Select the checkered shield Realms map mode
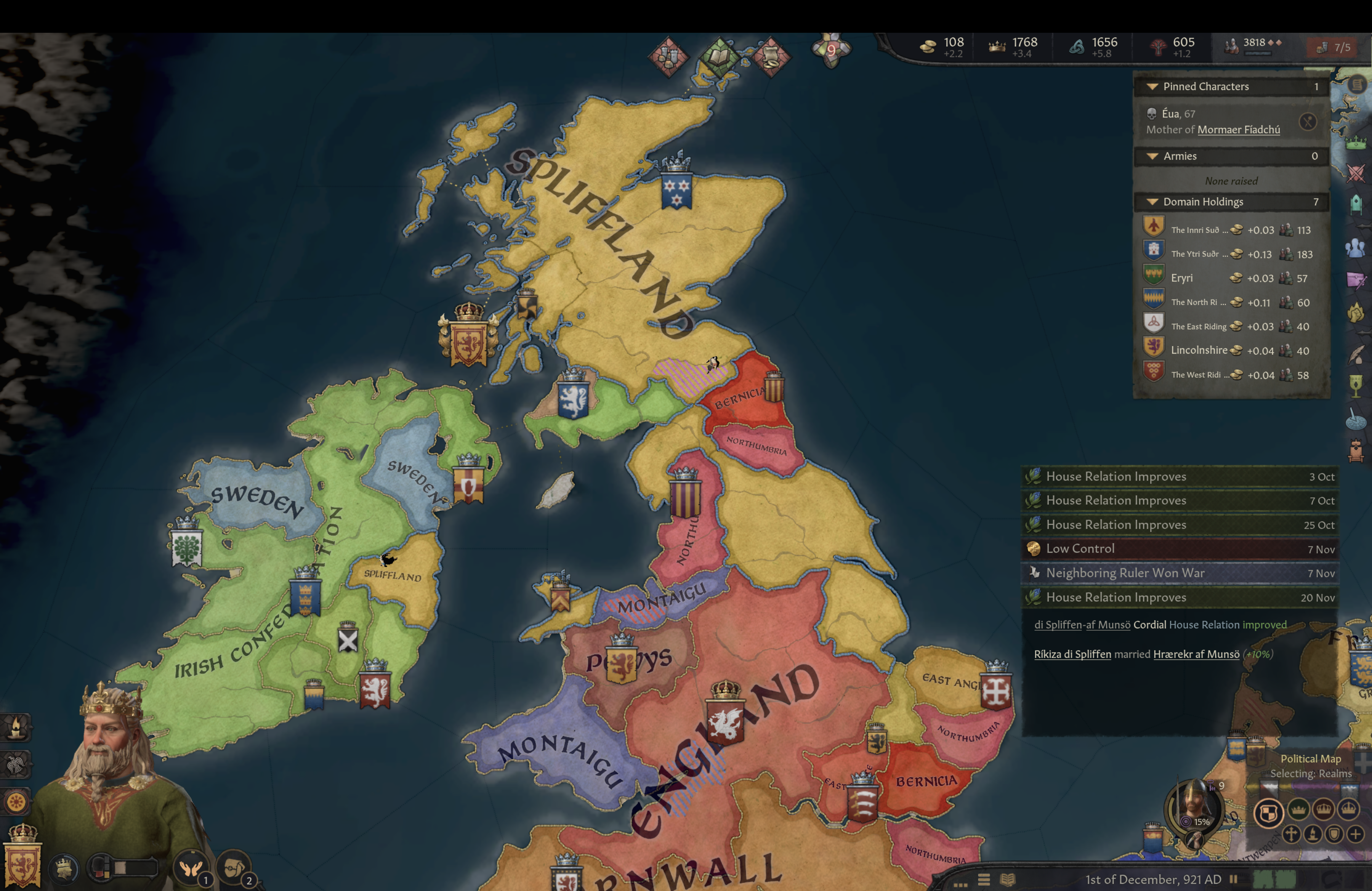Image resolution: width=1372 pixels, height=891 pixels. point(1268,812)
